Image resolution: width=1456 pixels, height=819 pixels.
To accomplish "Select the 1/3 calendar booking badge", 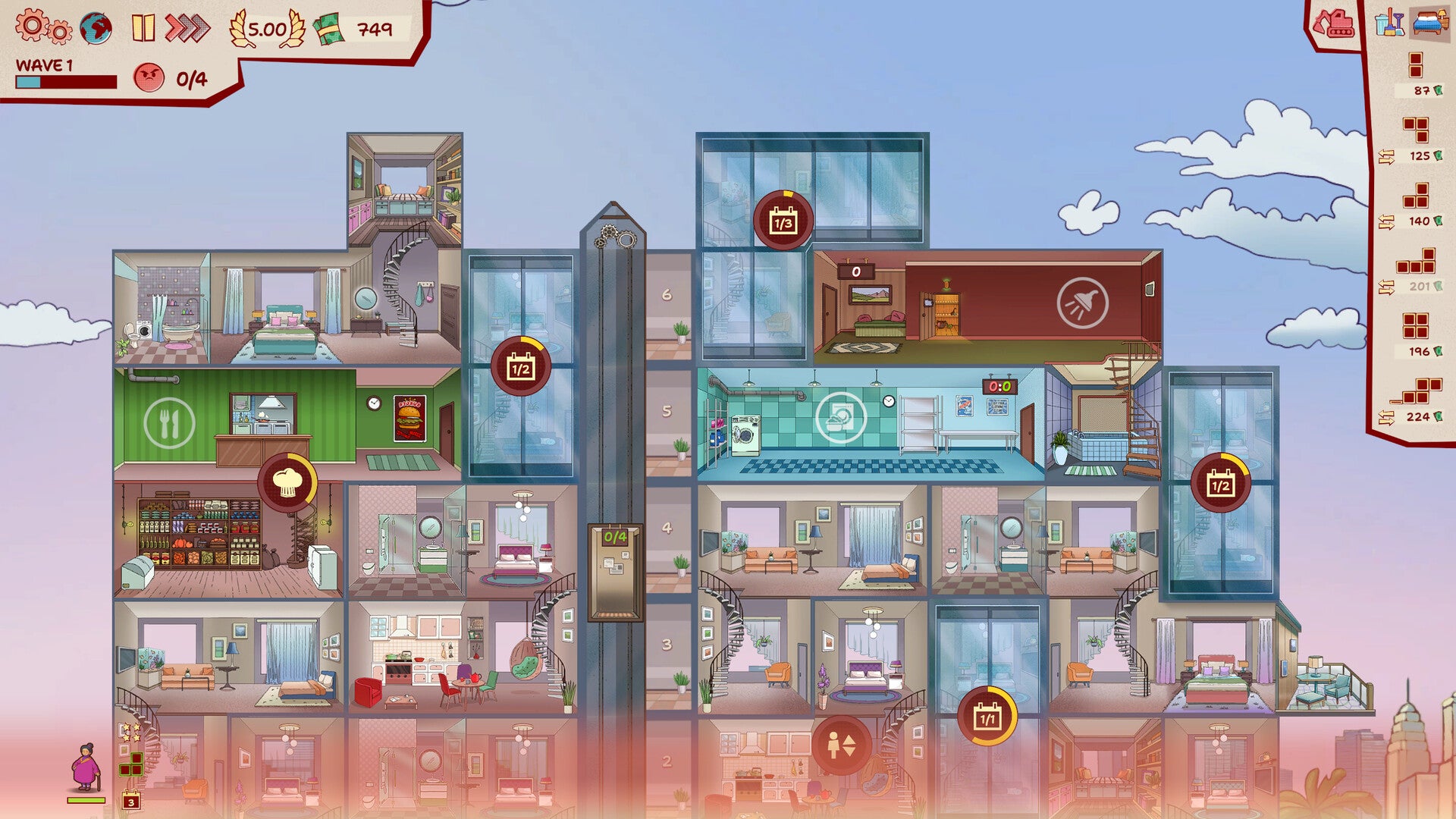I will click(783, 221).
